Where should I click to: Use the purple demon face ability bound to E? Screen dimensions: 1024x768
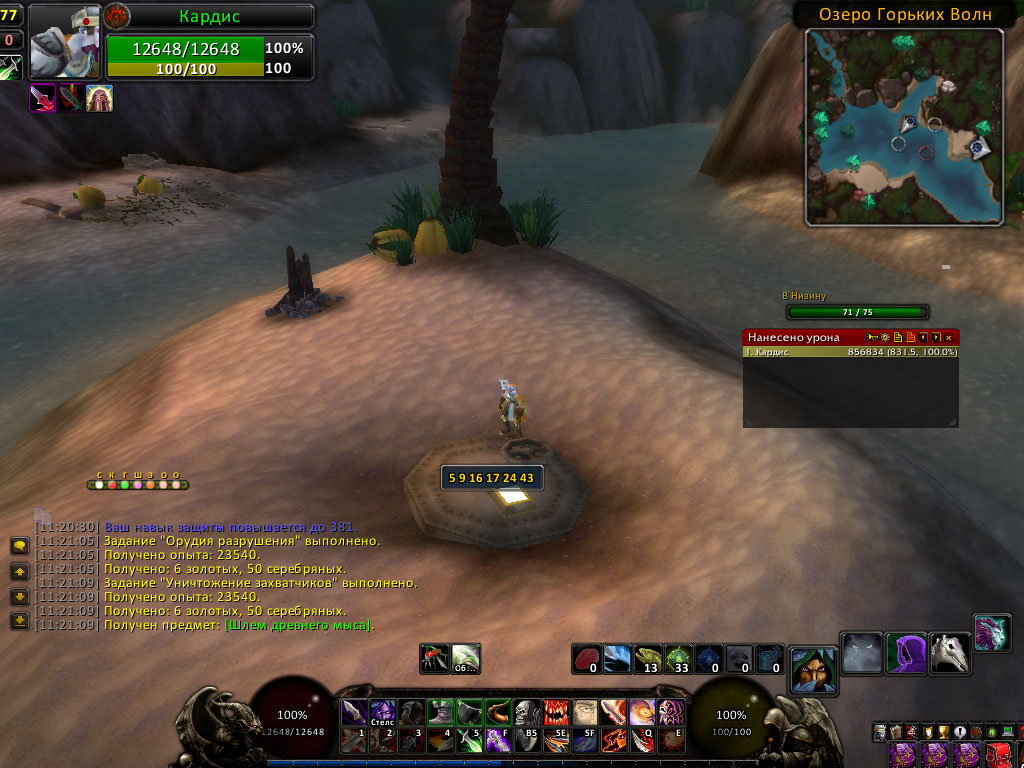tap(670, 713)
